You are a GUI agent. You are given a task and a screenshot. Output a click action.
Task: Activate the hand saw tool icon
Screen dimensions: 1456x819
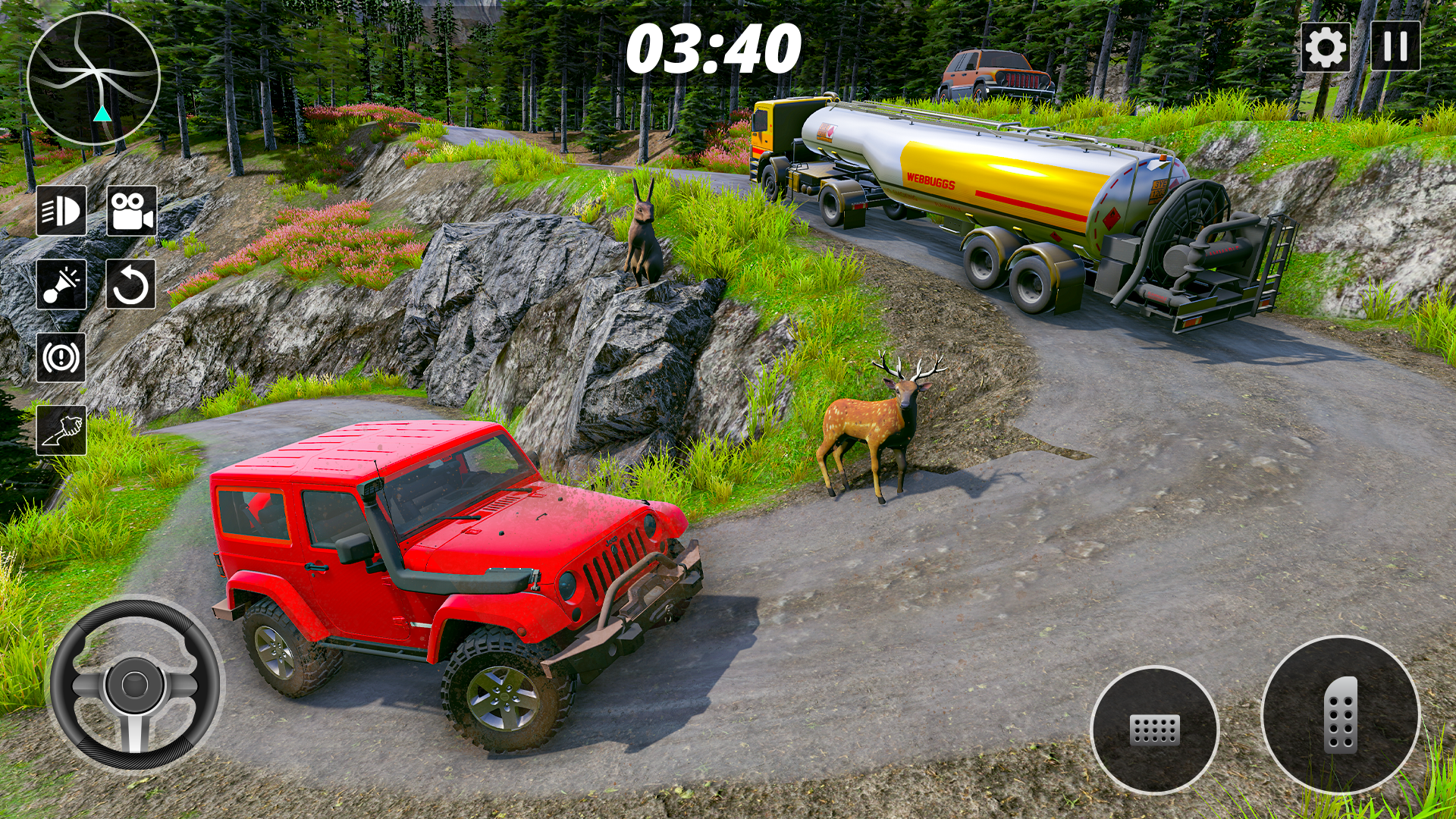(61, 430)
